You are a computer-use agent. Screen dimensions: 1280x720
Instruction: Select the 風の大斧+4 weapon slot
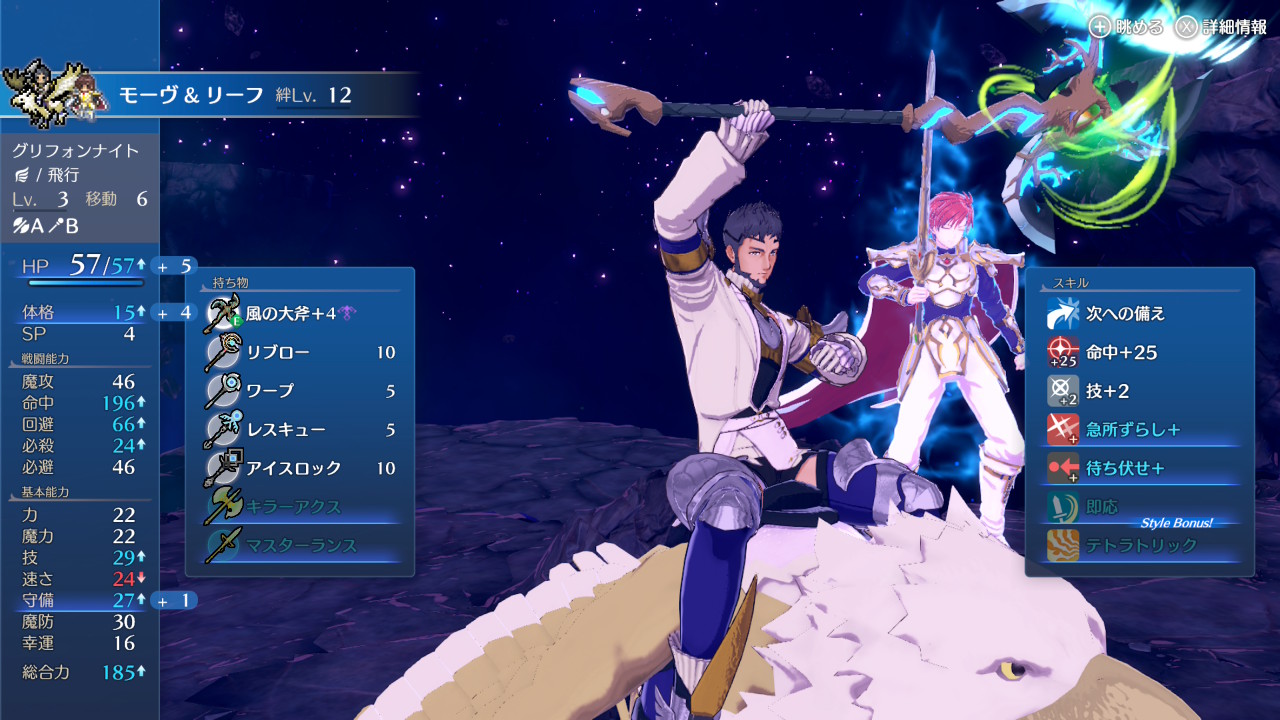pyautogui.click(x=300, y=314)
